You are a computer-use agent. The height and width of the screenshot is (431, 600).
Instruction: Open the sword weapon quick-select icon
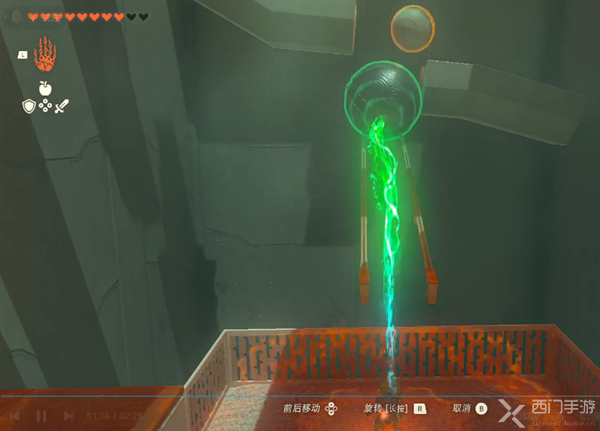pyautogui.click(x=61, y=105)
